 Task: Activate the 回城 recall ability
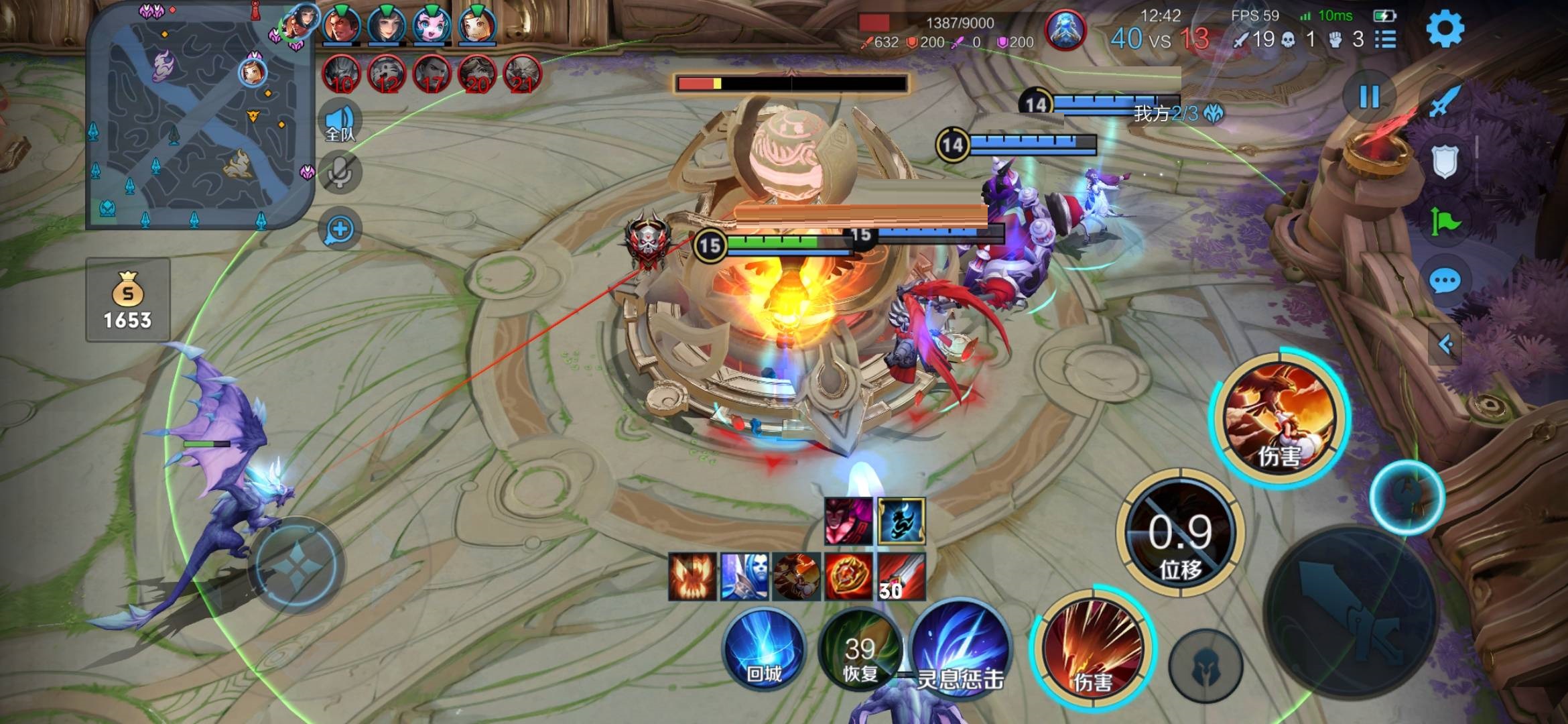(763, 650)
